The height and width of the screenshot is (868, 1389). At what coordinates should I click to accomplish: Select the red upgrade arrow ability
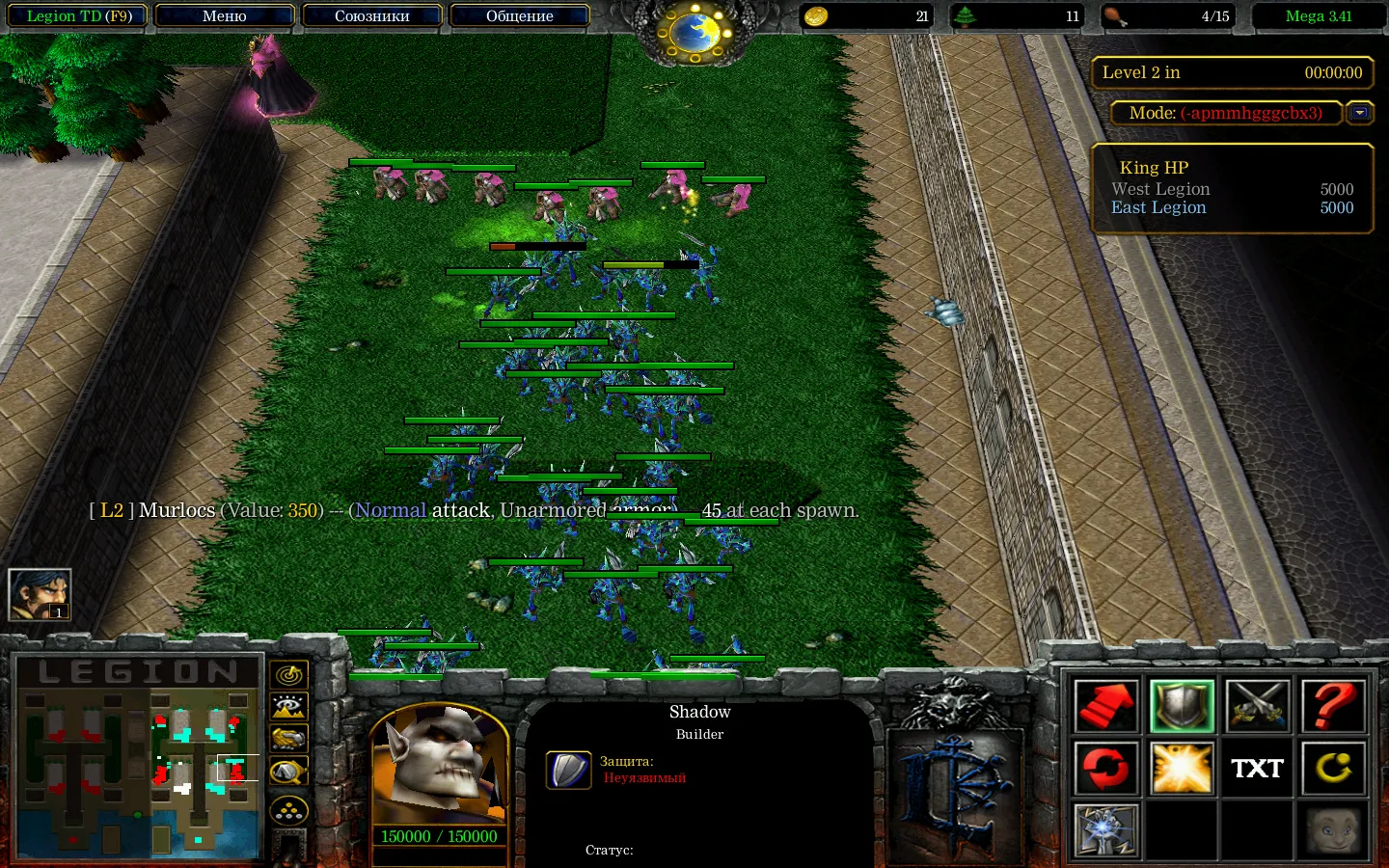click(1104, 706)
